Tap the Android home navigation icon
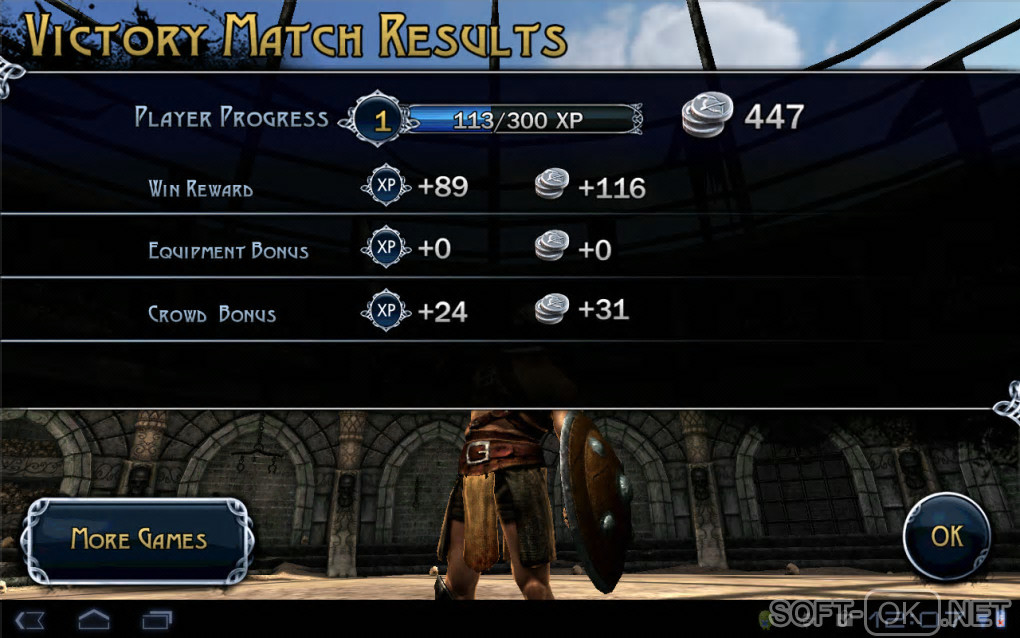Screen dimensions: 1020x638 94,620
